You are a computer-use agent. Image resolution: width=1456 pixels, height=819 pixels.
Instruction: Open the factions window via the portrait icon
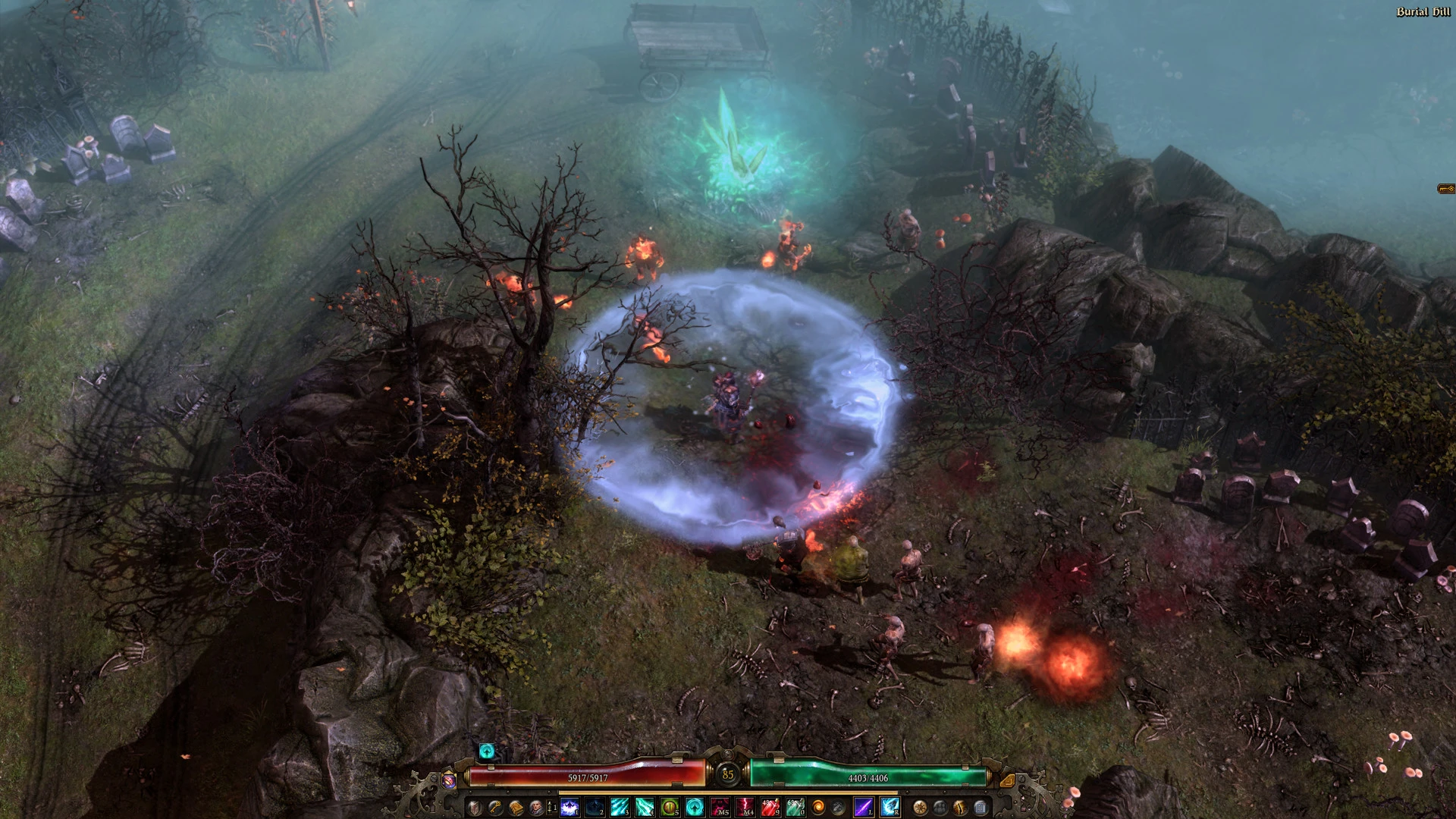click(x=536, y=806)
